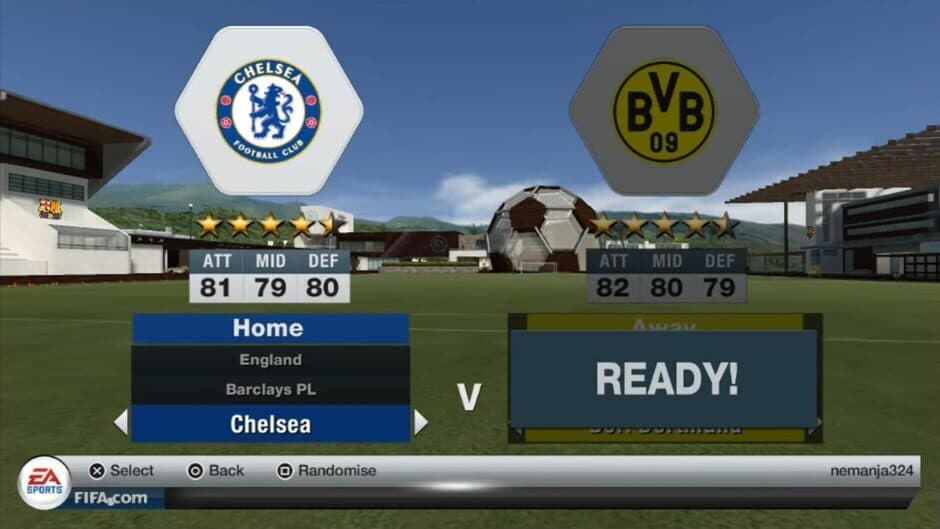This screenshot has width=940, height=529.
Task: Choose the England country row
Action: [270, 360]
